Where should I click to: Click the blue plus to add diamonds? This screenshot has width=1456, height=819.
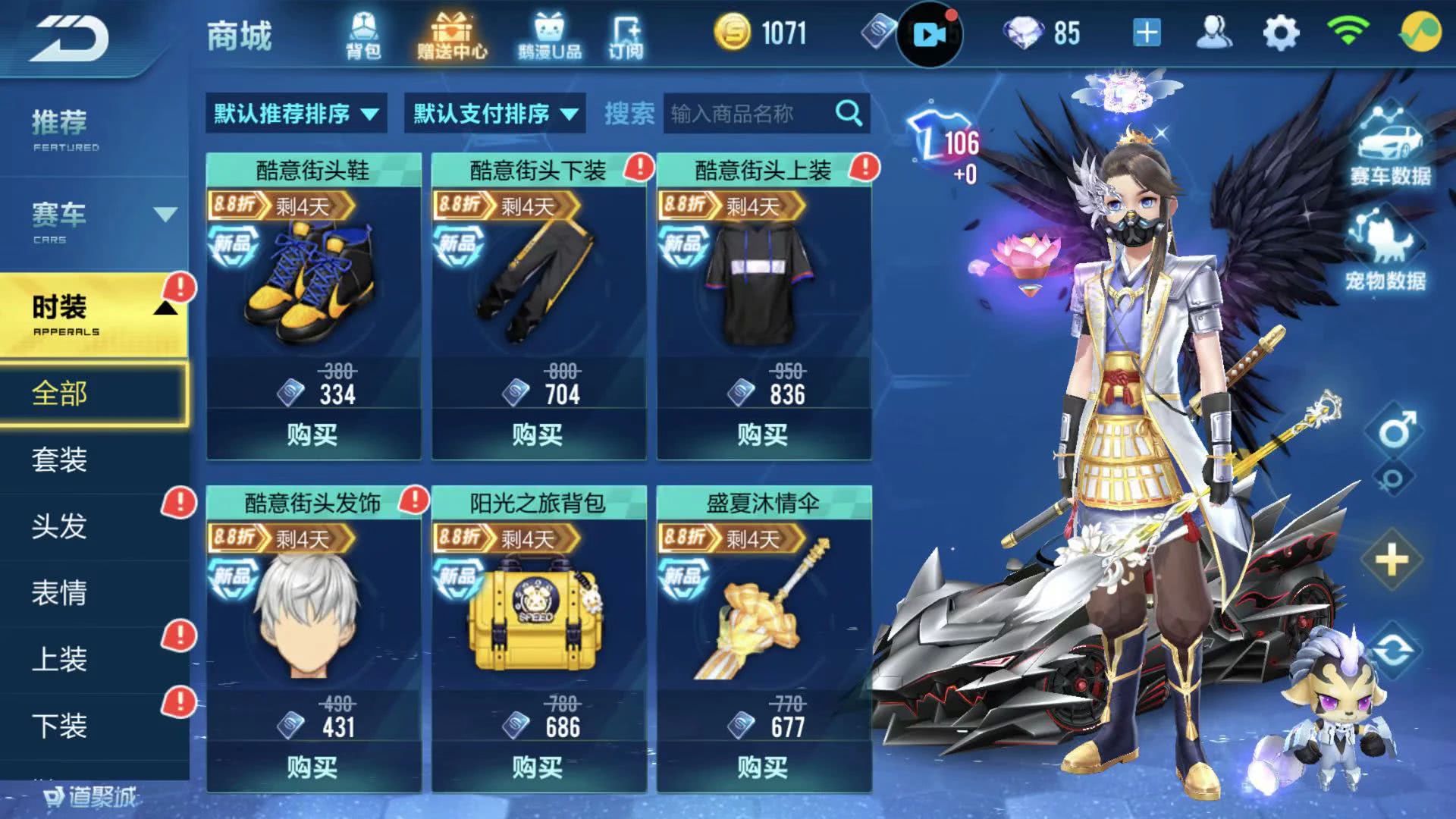[1147, 33]
